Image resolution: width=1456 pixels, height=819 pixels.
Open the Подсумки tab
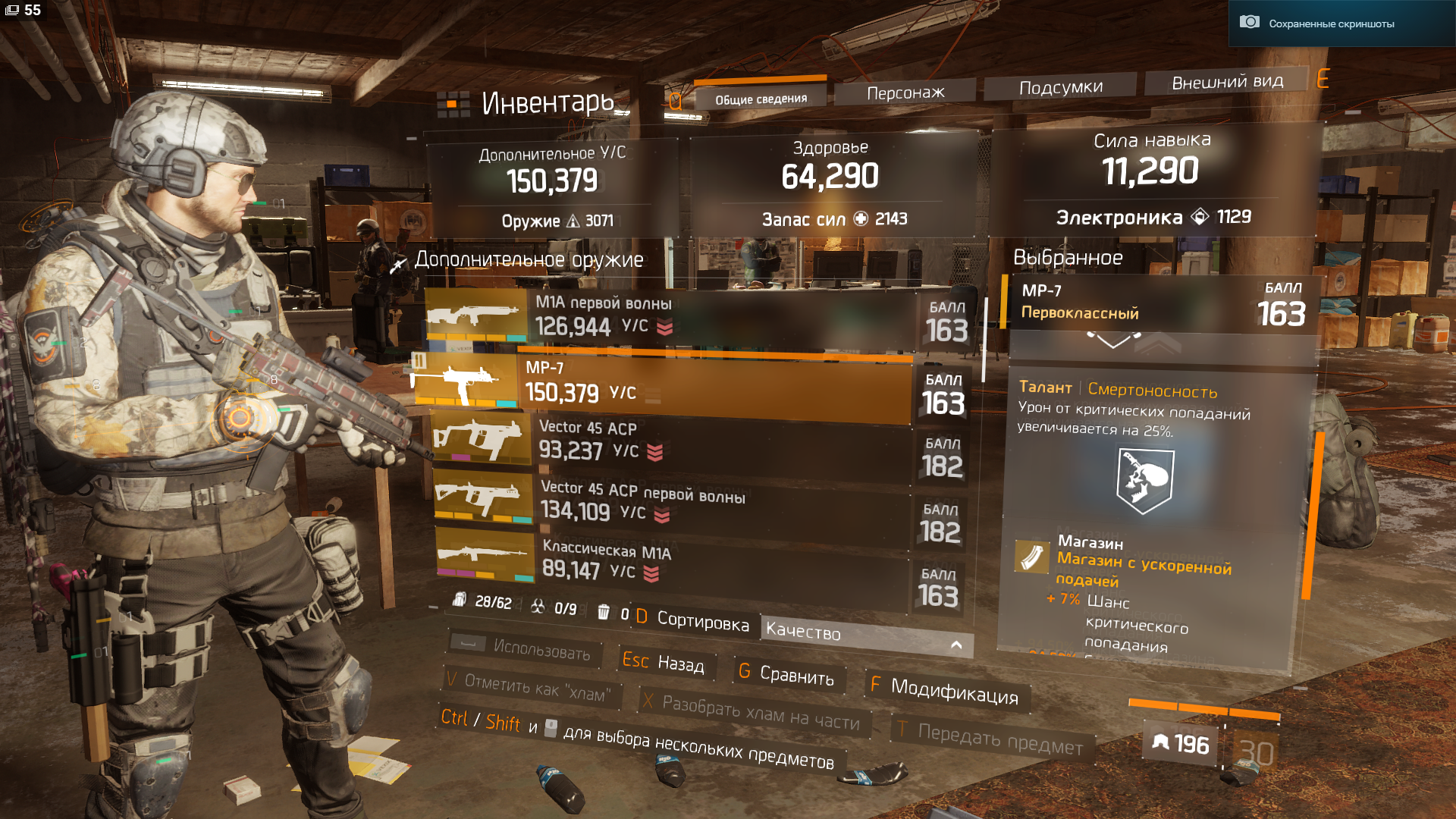tap(1060, 87)
